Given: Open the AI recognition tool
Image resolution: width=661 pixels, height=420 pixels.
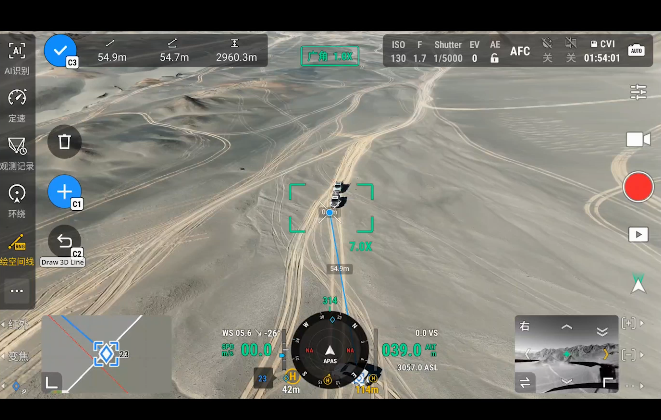Looking at the screenshot, I should pyautogui.click(x=17, y=56).
